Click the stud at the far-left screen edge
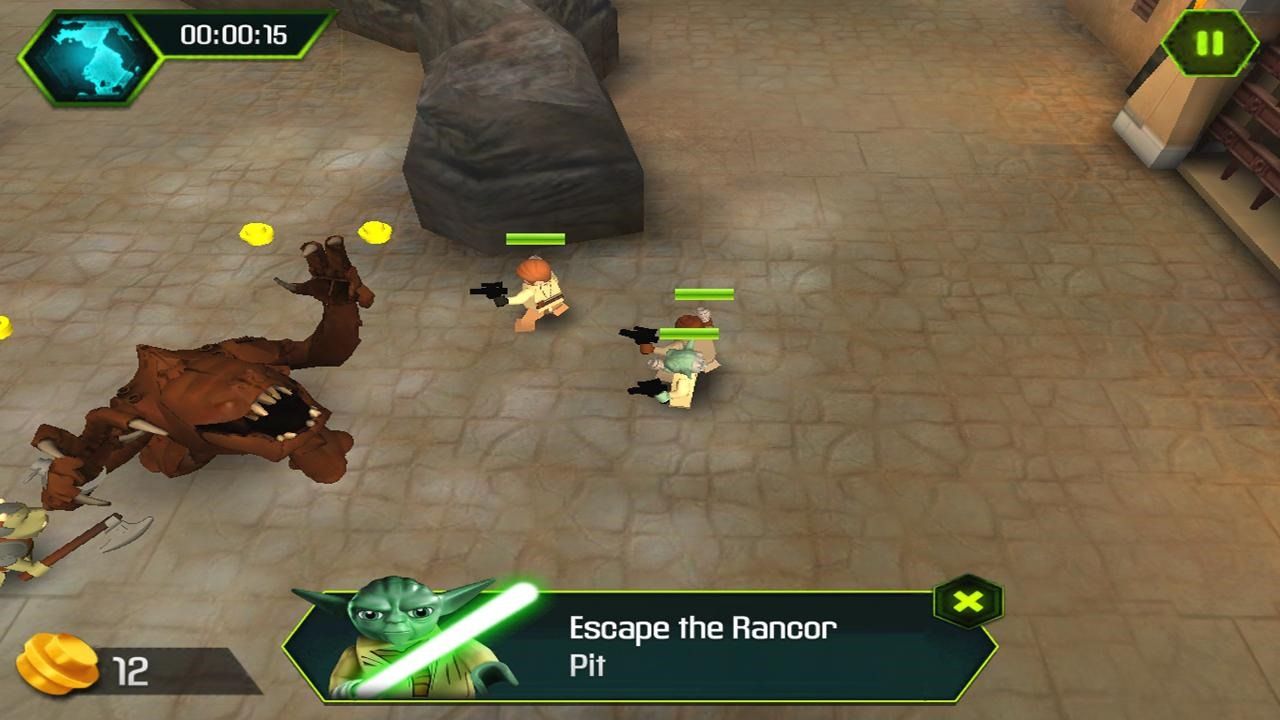Image resolution: width=1280 pixels, height=720 pixels. [6, 325]
